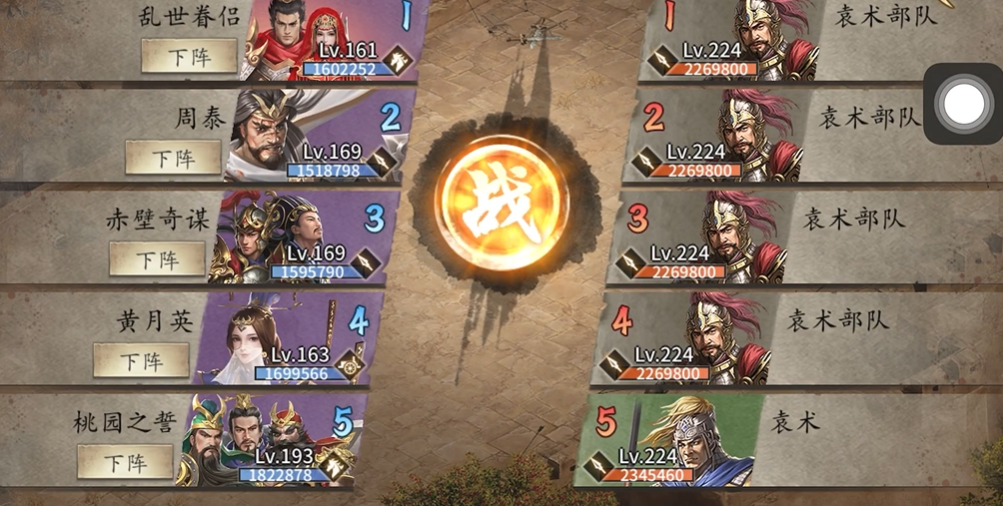
Task: Click 下阵 next to 周泰
Action: pyautogui.click(x=173, y=158)
